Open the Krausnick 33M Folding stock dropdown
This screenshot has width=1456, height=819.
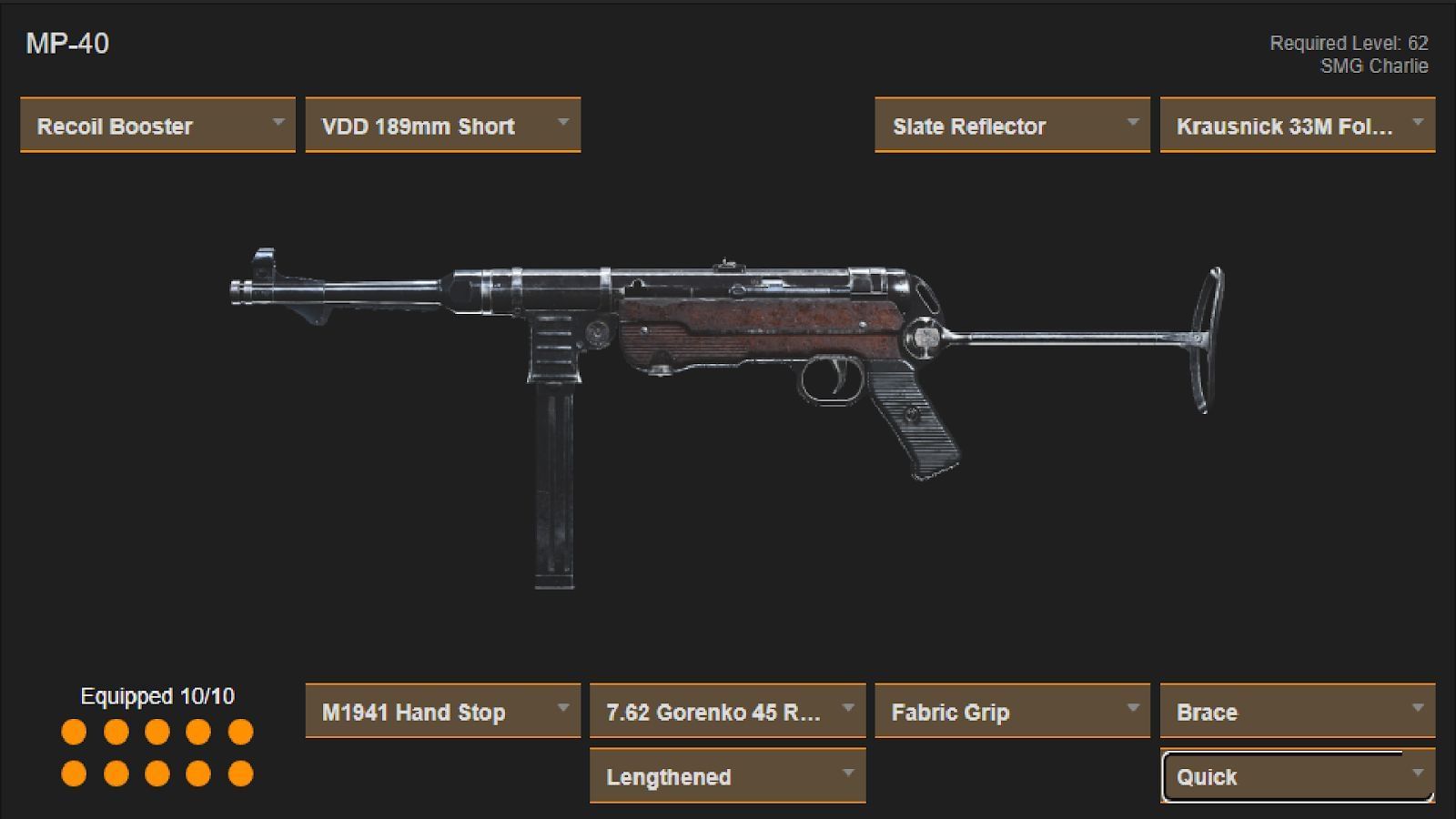click(x=1296, y=126)
